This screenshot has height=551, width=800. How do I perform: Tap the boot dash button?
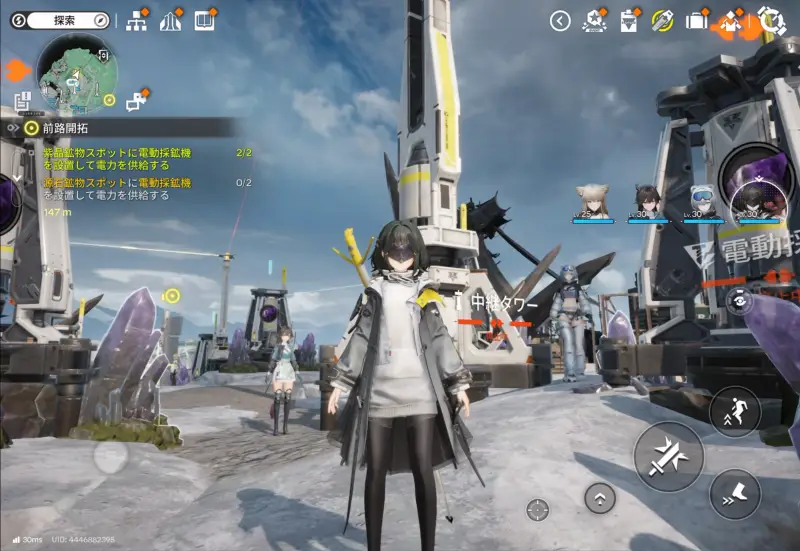[x=735, y=494]
